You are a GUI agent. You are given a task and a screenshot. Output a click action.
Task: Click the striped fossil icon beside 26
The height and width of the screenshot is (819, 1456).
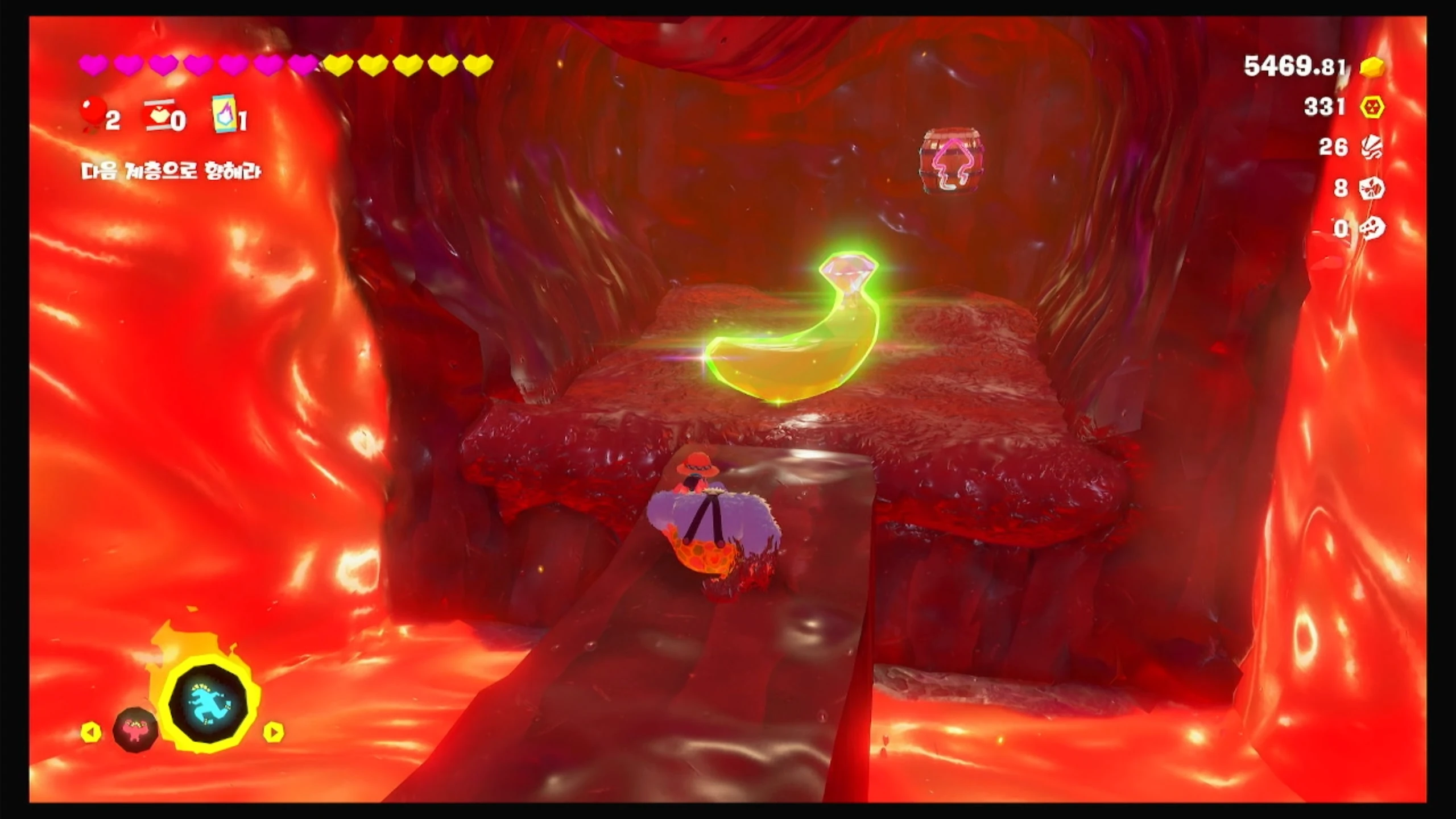1372,148
